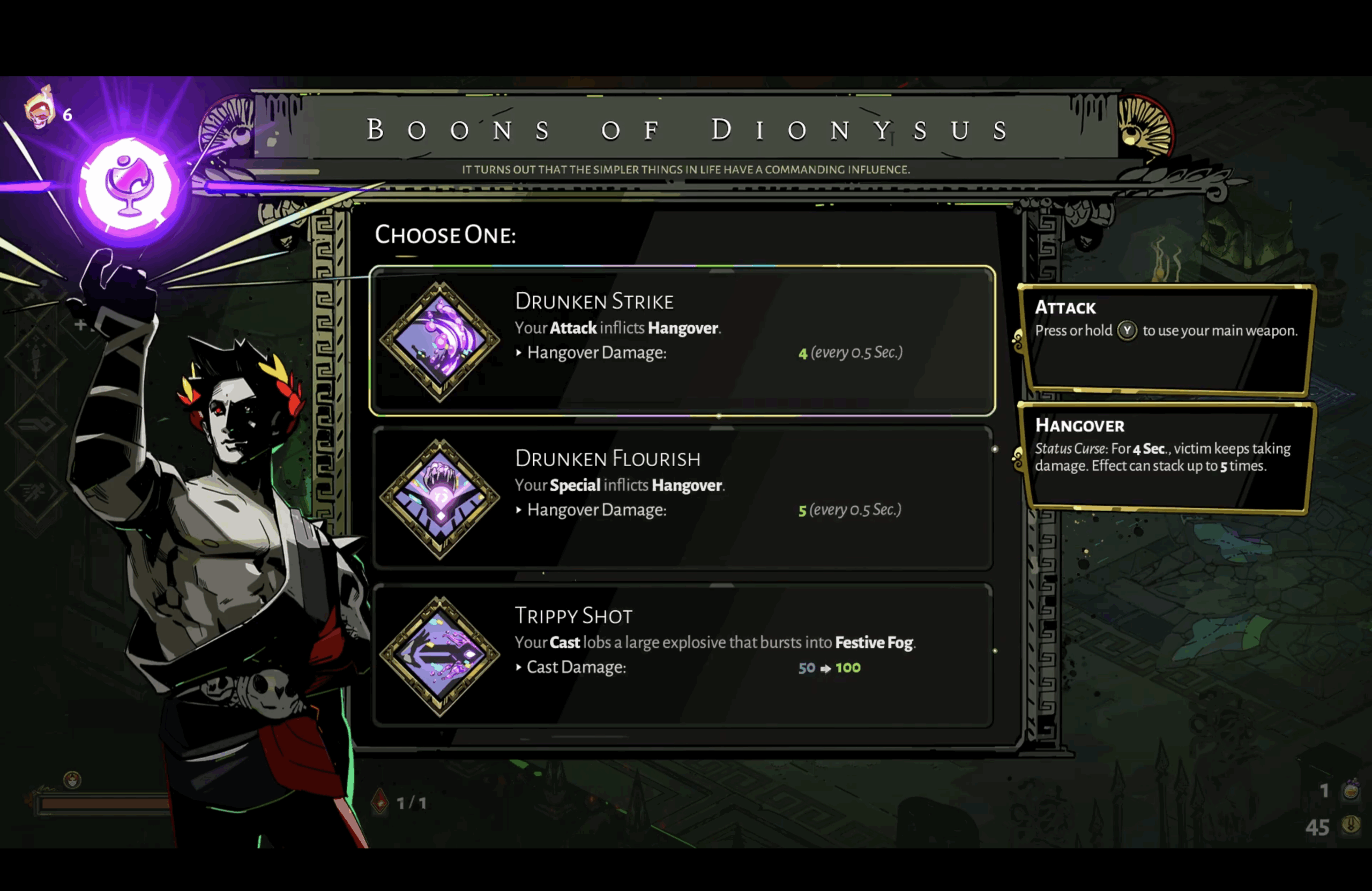Choose the Drunken Strike boon
Viewport: 1372px width, 891px height.
pyautogui.click(x=682, y=341)
